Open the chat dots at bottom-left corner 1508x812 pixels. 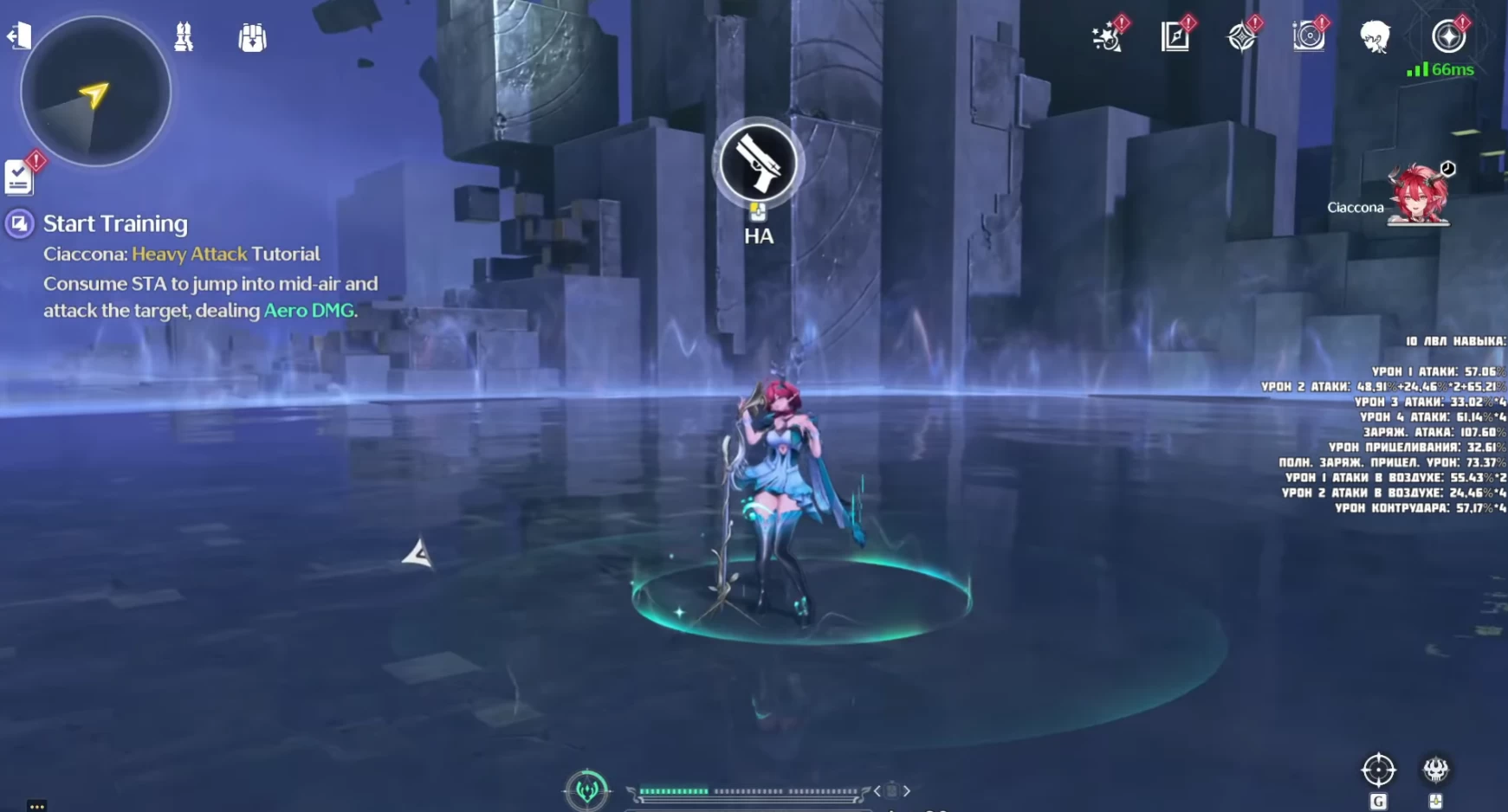click(36, 806)
